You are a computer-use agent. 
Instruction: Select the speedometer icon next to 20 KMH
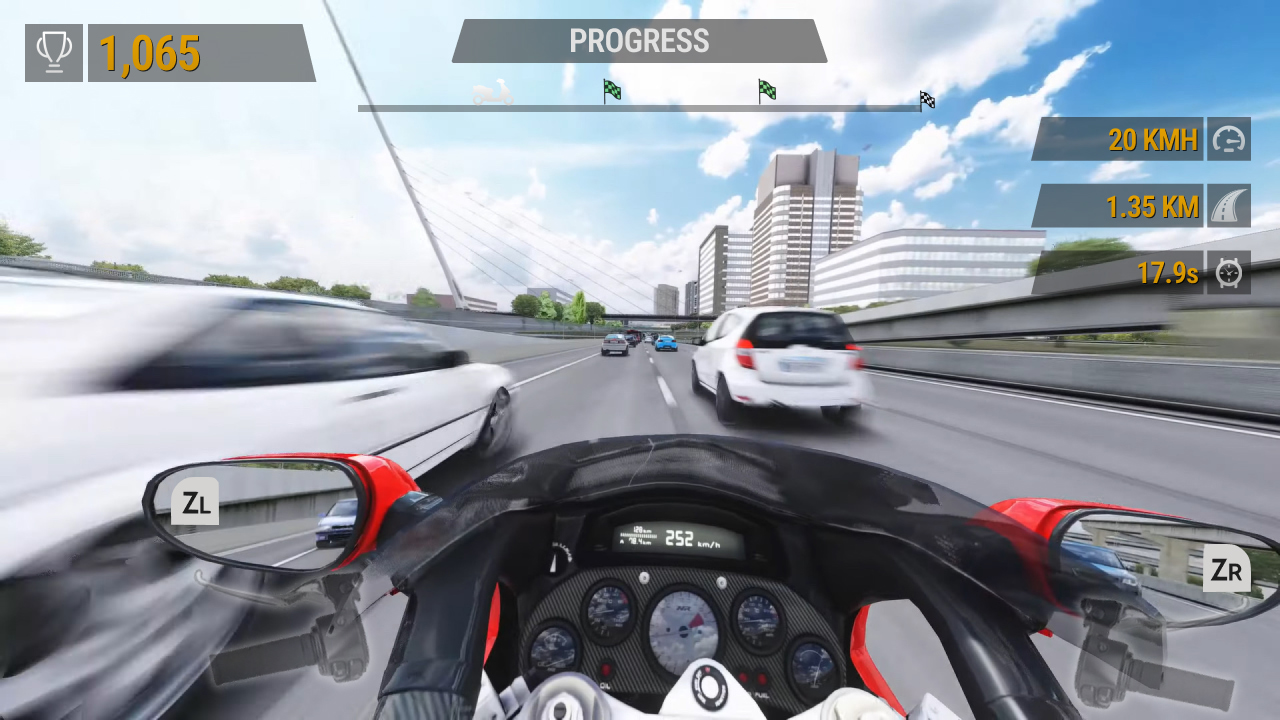[x=1228, y=139]
